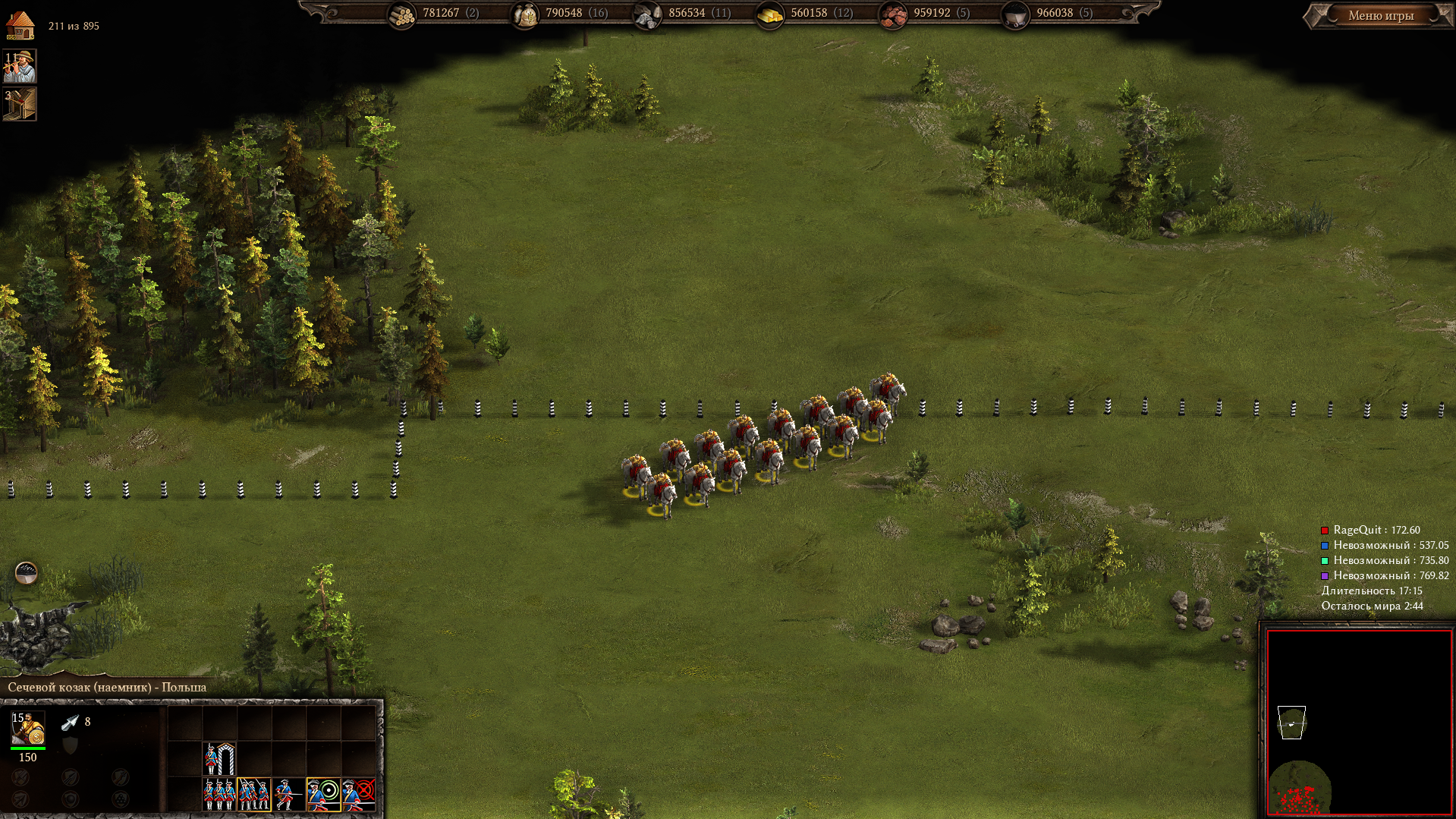The image size is (1456, 819).
Task: Click the iron ore resource icon
Action: pyautogui.click(x=893, y=14)
